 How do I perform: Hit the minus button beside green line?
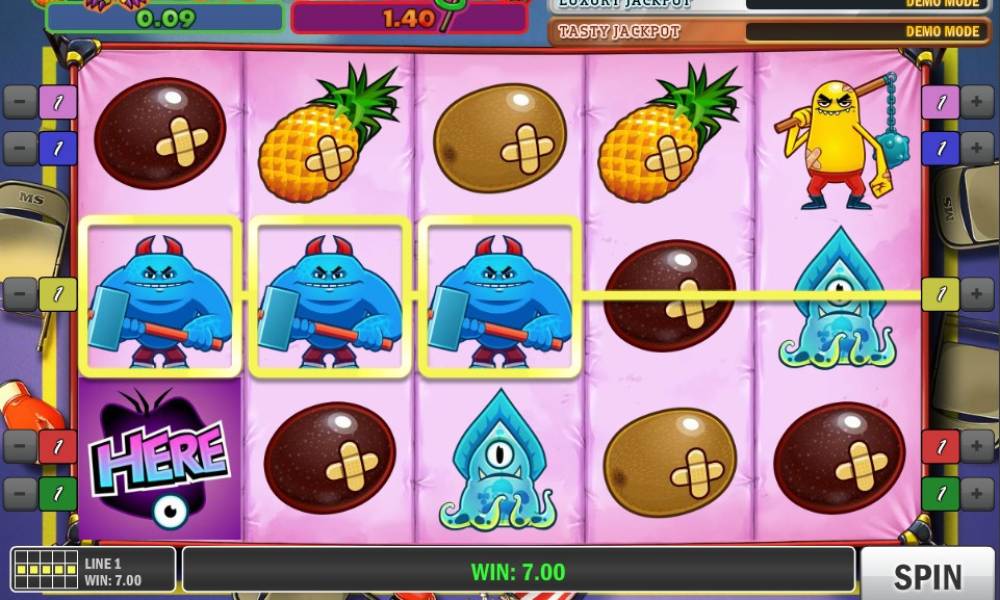click(x=20, y=493)
